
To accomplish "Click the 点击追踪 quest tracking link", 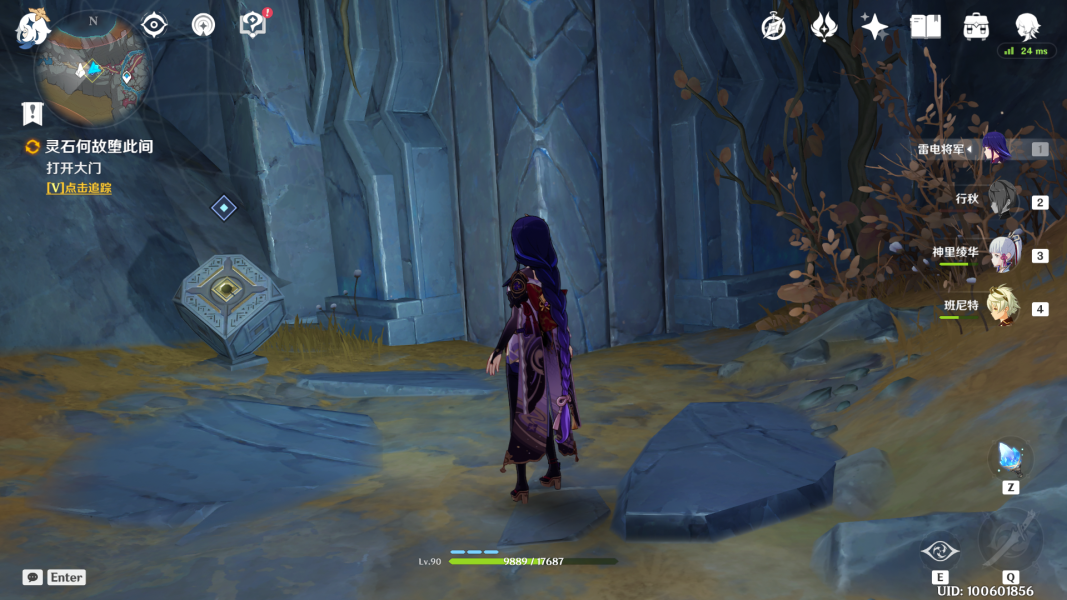I will 79,188.
